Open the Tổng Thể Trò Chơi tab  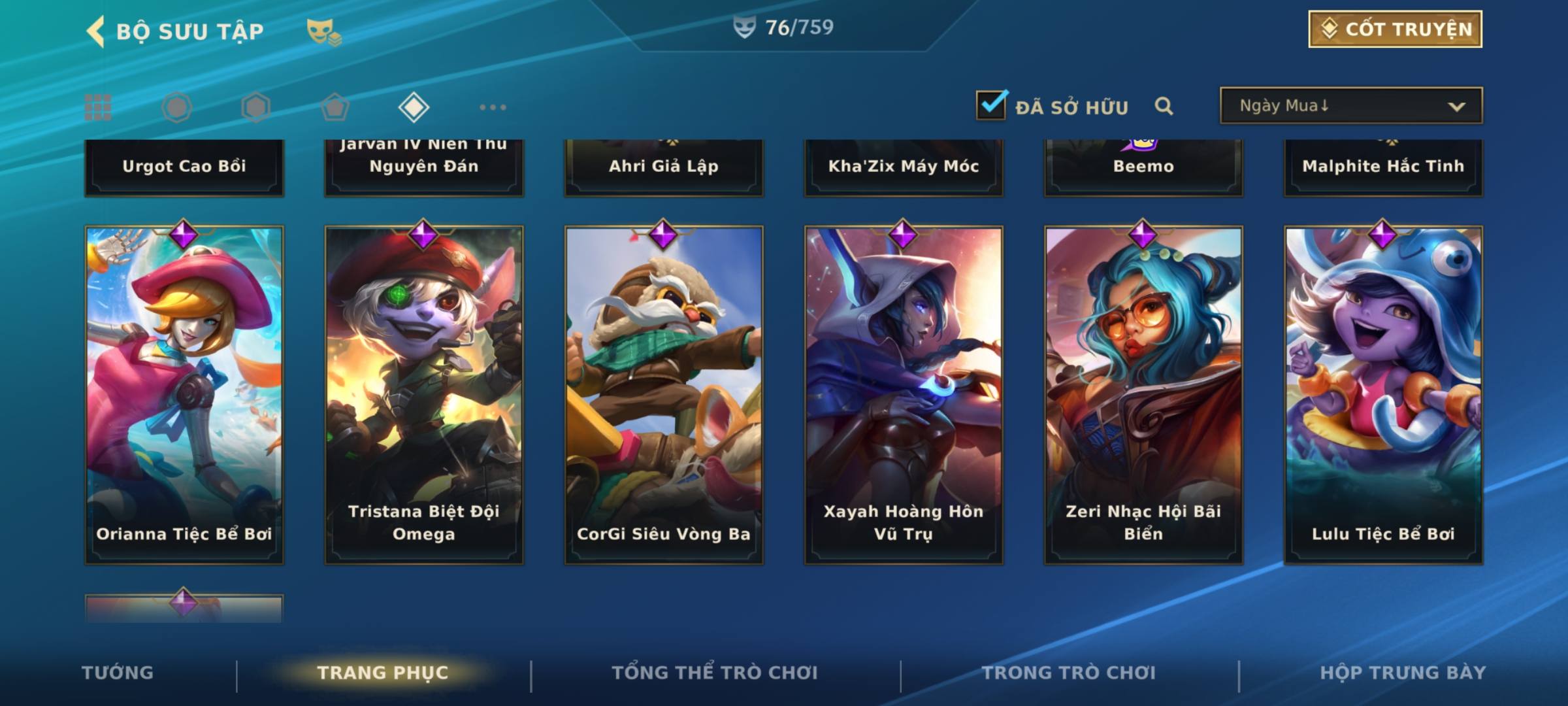[715, 673]
